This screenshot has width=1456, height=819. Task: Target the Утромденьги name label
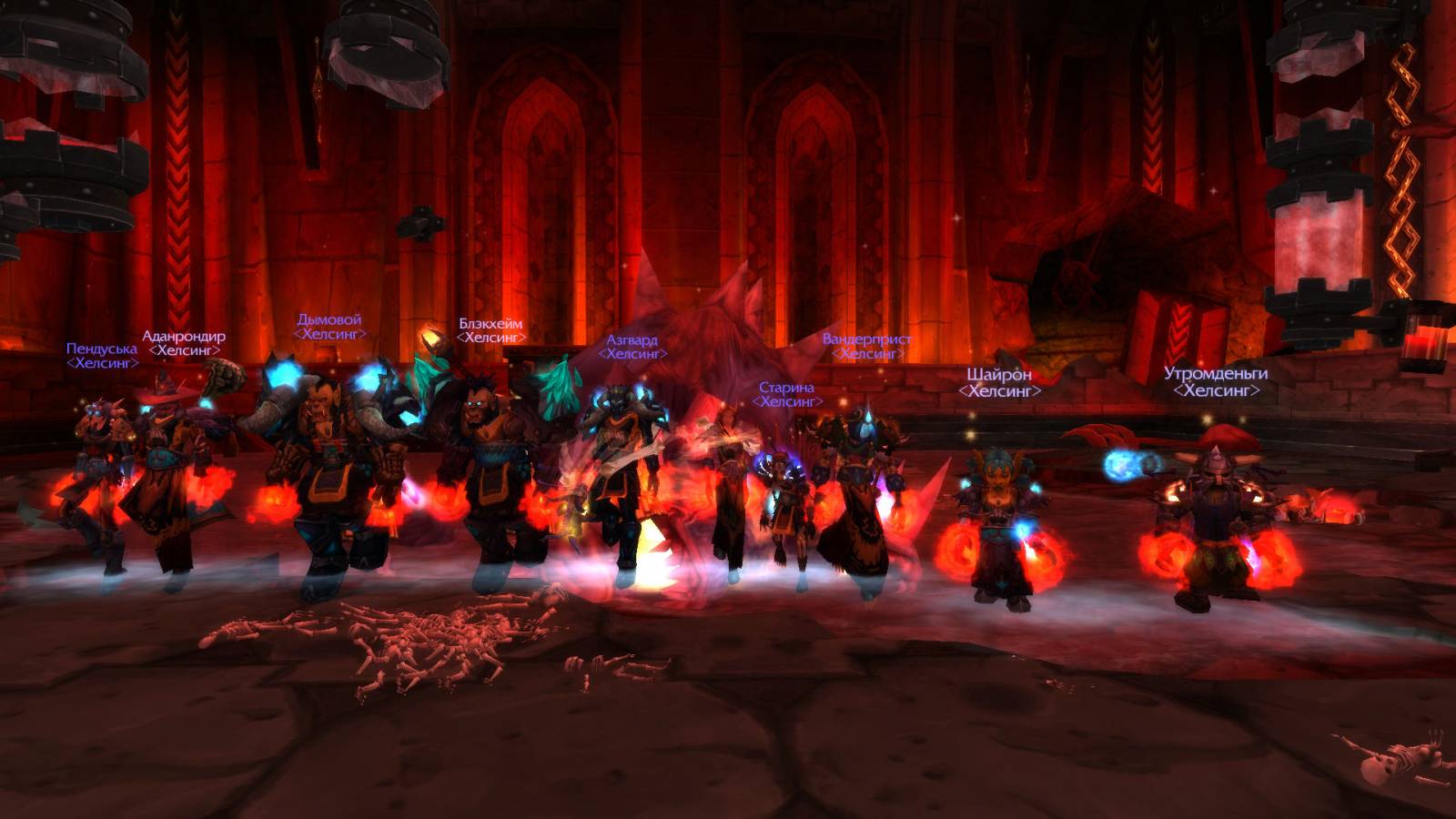[1216, 373]
